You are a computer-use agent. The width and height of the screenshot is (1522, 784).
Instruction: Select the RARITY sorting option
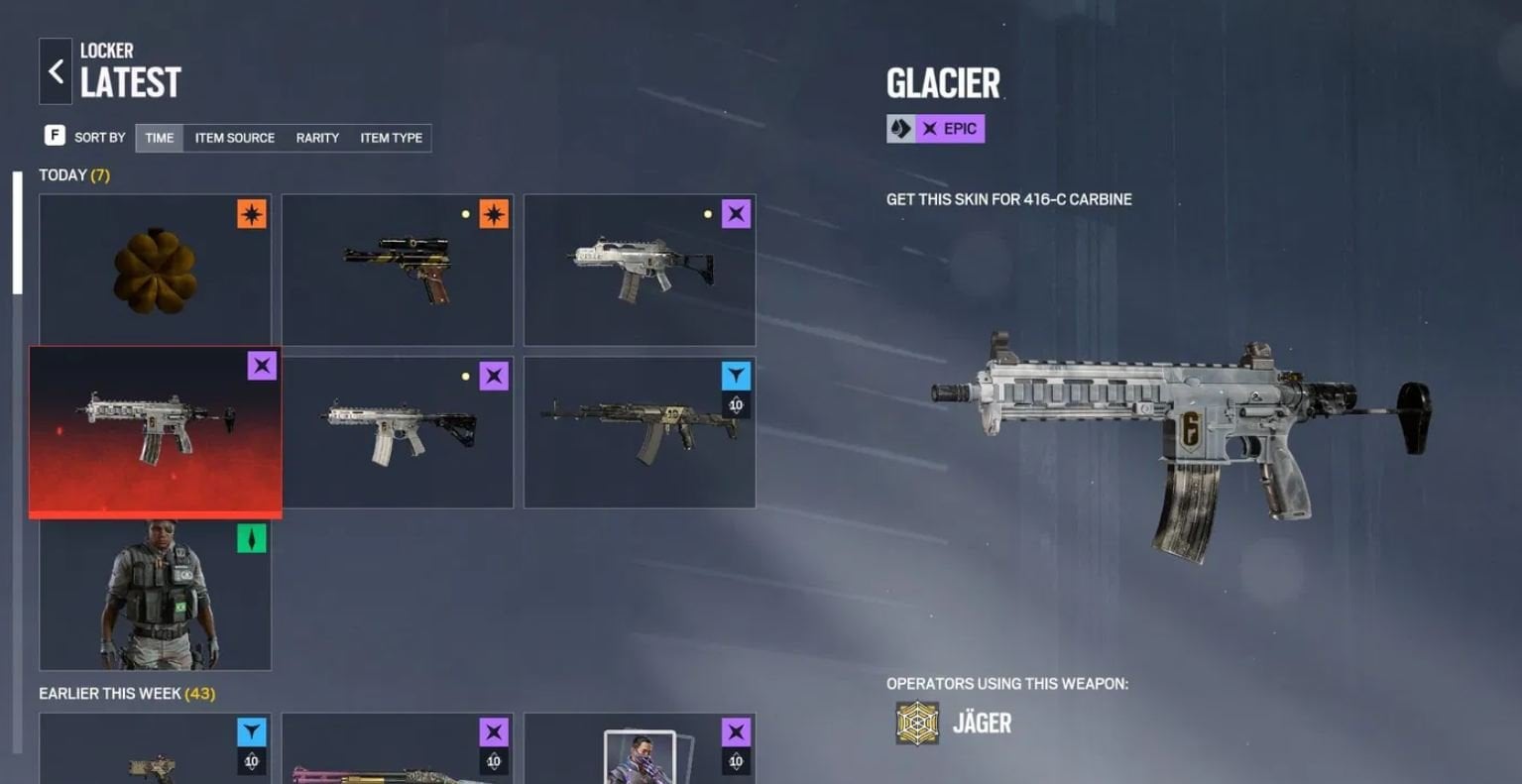click(x=316, y=138)
